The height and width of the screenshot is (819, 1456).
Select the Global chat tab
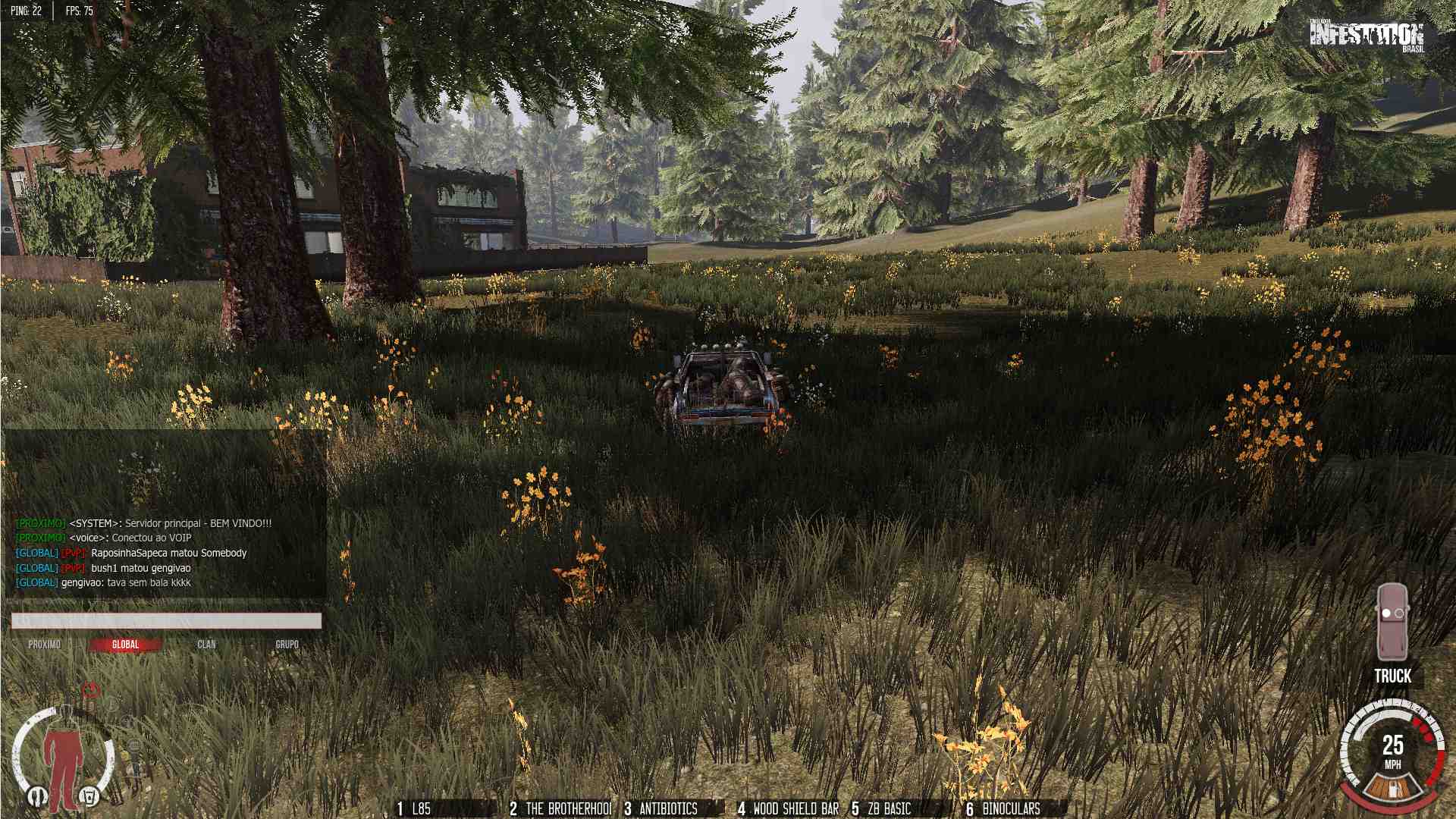(125, 645)
